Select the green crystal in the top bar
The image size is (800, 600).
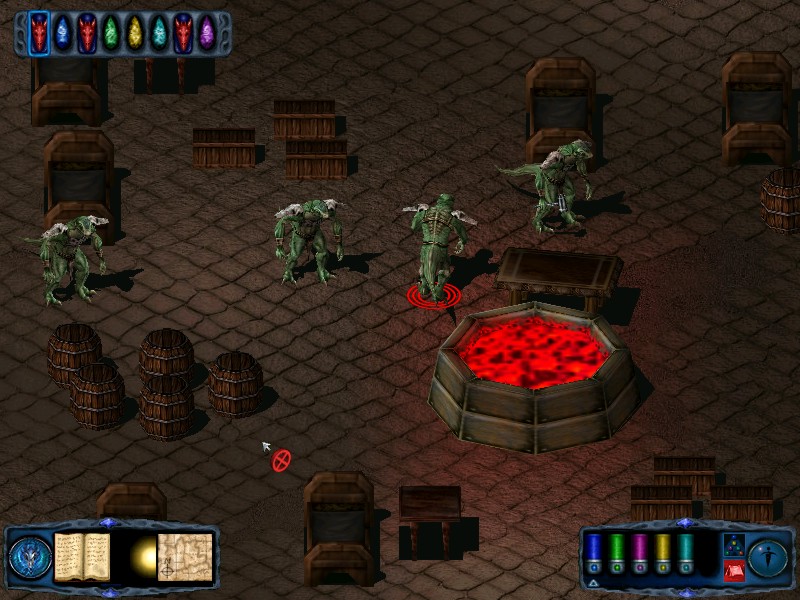point(111,33)
